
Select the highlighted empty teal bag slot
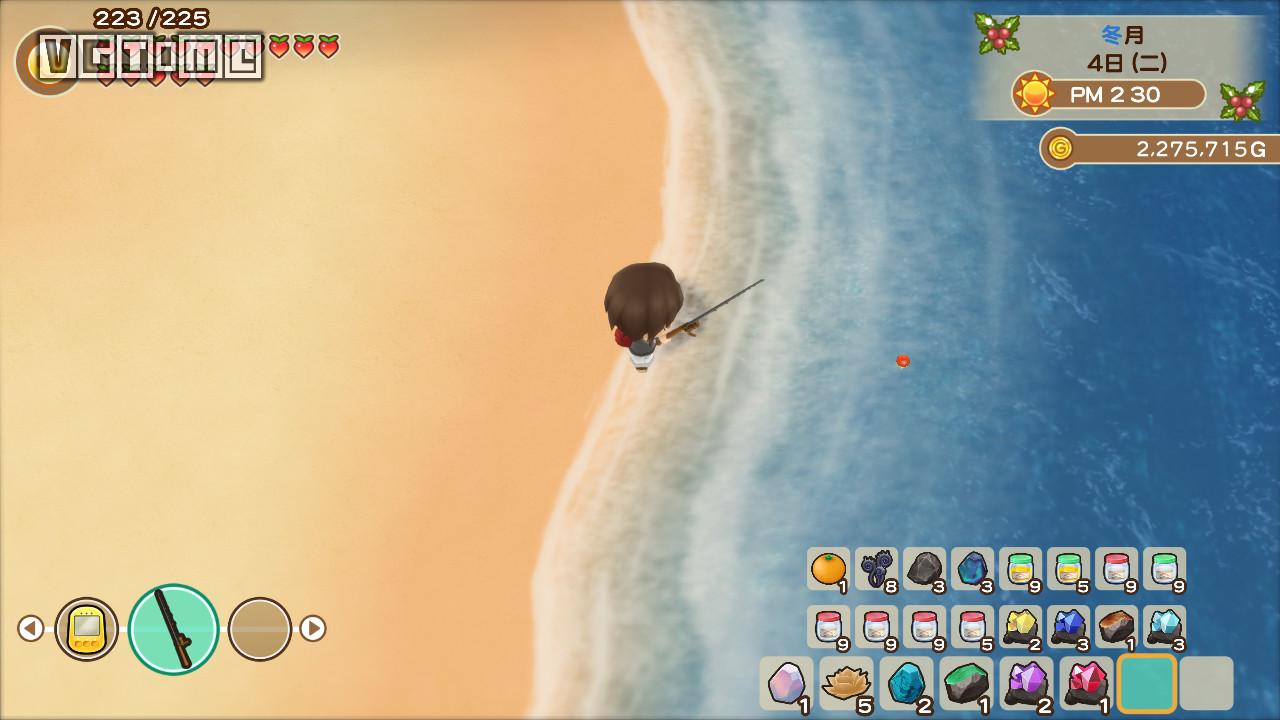point(1146,684)
